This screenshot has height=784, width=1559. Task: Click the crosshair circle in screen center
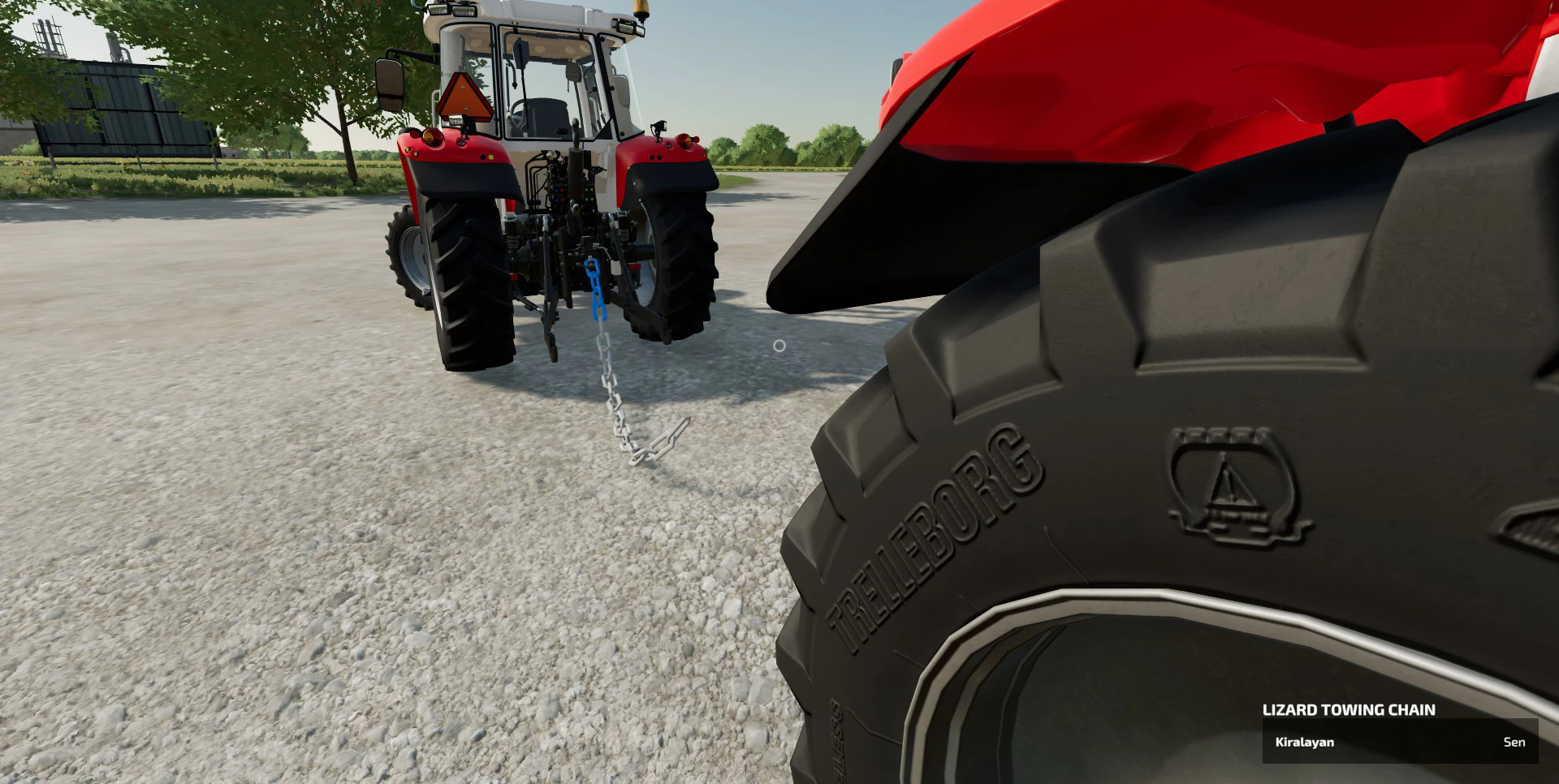pos(779,344)
